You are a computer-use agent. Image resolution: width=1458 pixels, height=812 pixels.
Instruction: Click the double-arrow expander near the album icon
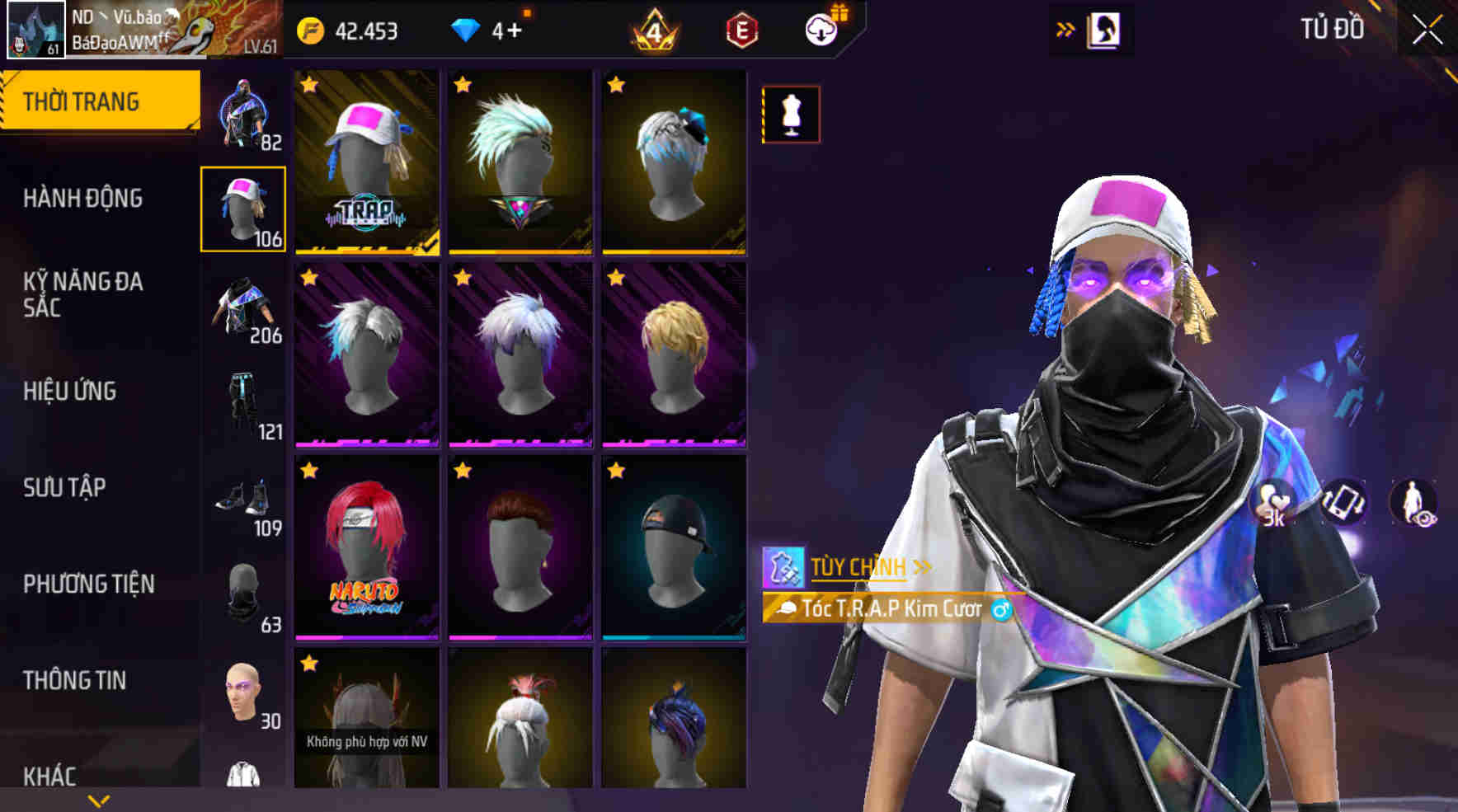(x=1064, y=26)
